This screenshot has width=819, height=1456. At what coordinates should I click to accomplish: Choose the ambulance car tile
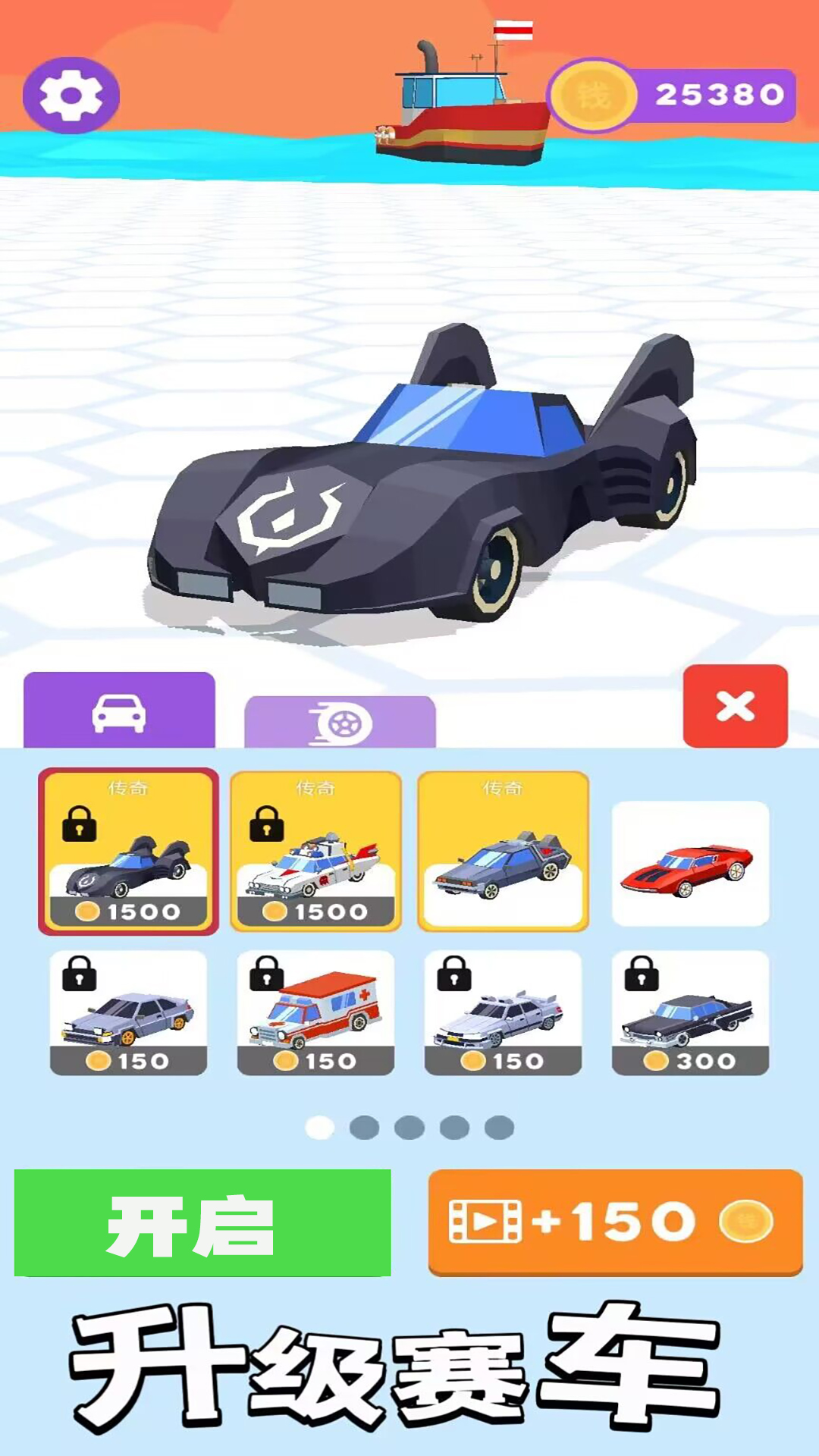pyautogui.click(x=315, y=1012)
